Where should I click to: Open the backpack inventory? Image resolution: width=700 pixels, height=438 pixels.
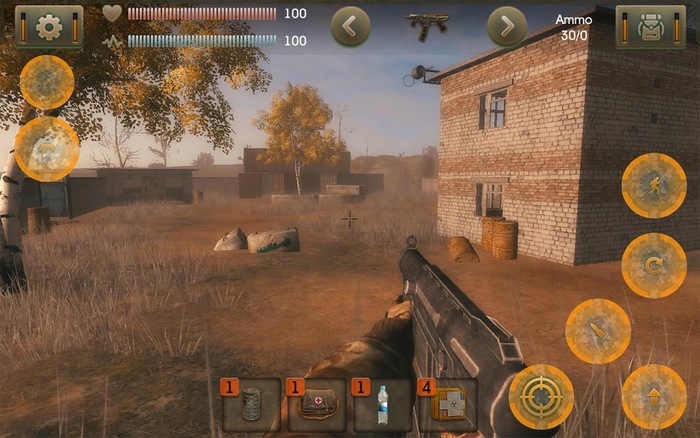[x=650, y=27]
